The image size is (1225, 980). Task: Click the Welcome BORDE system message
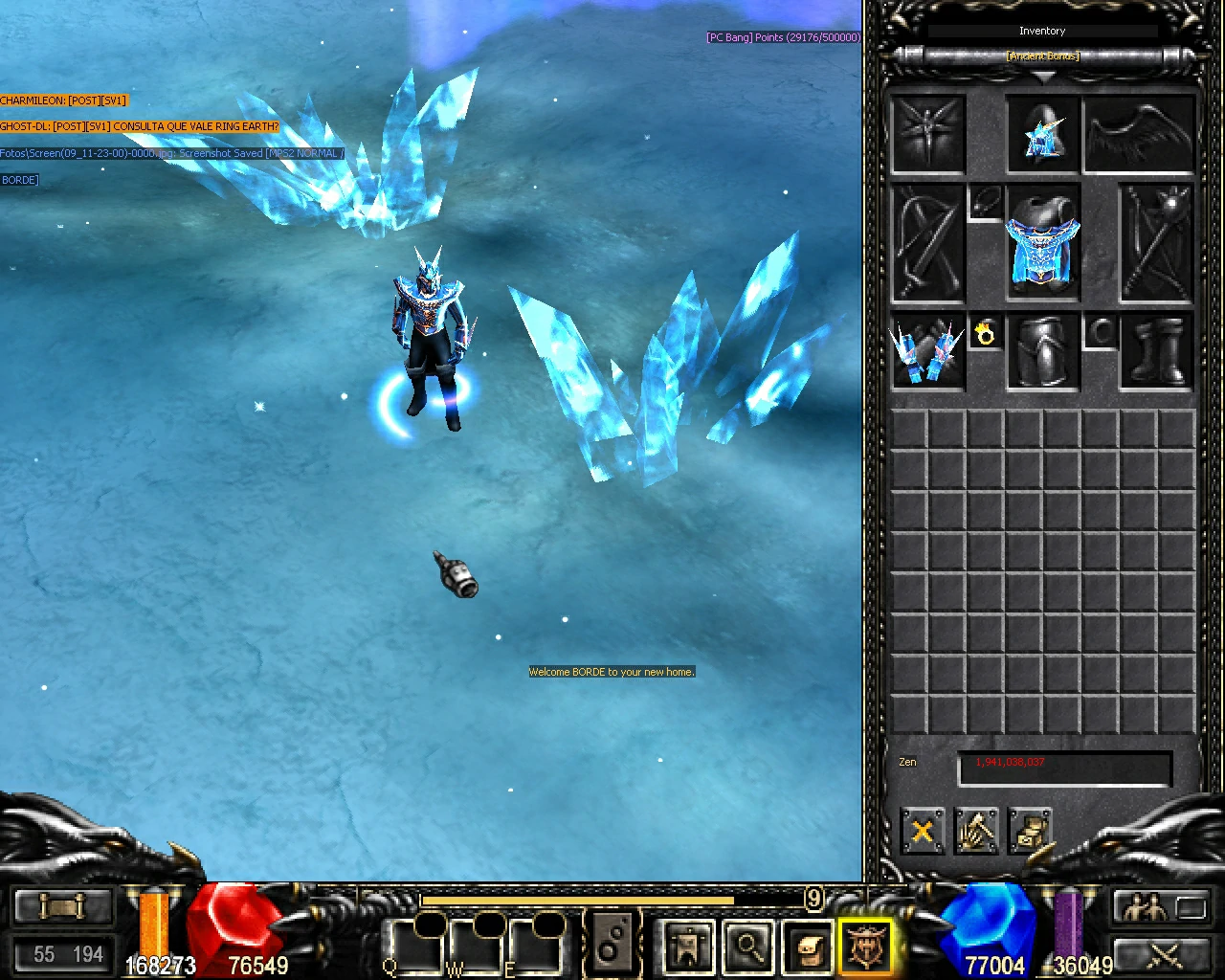click(x=611, y=672)
